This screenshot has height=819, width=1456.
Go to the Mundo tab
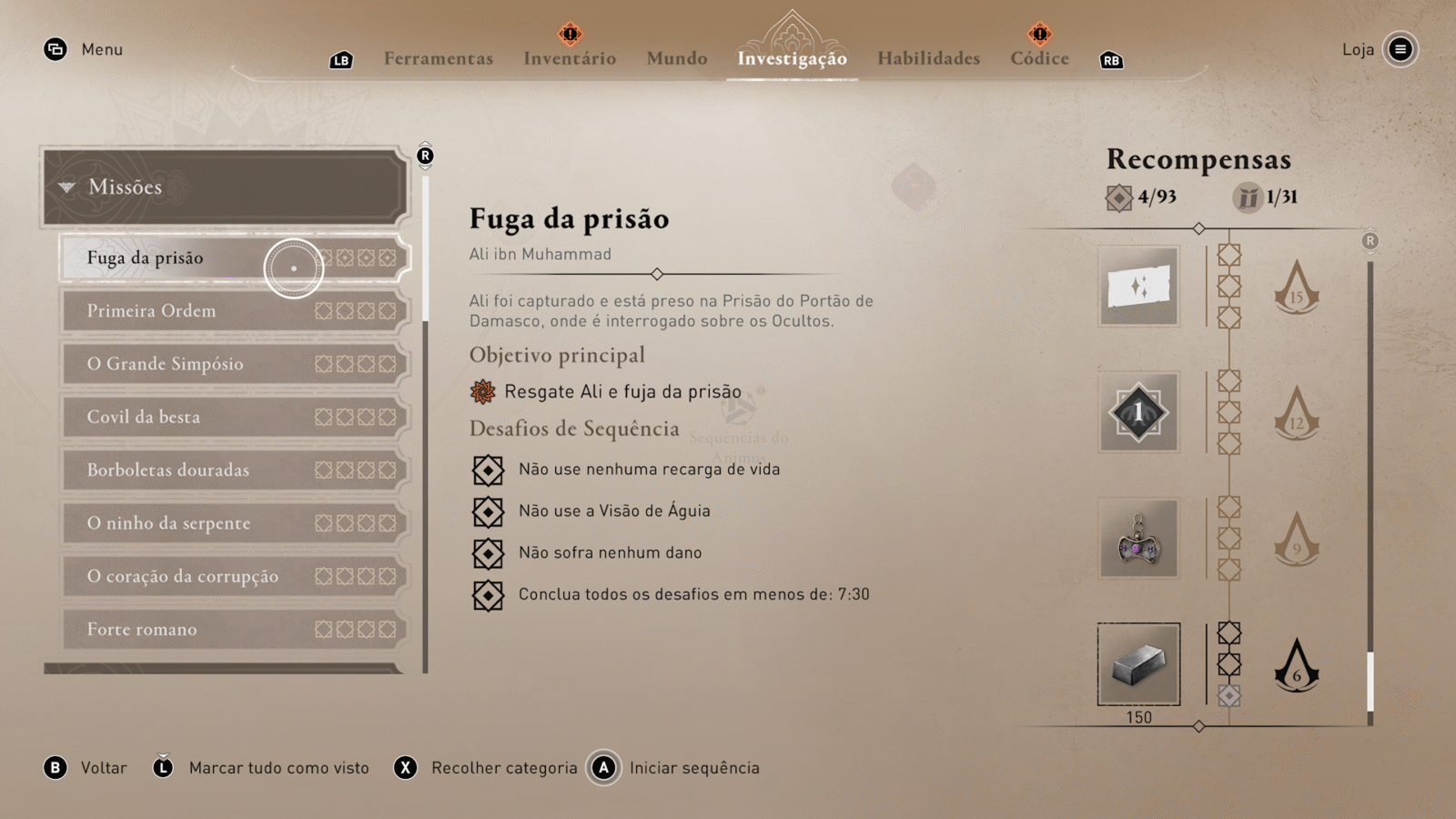pyautogui.click(x=677, y=58)
